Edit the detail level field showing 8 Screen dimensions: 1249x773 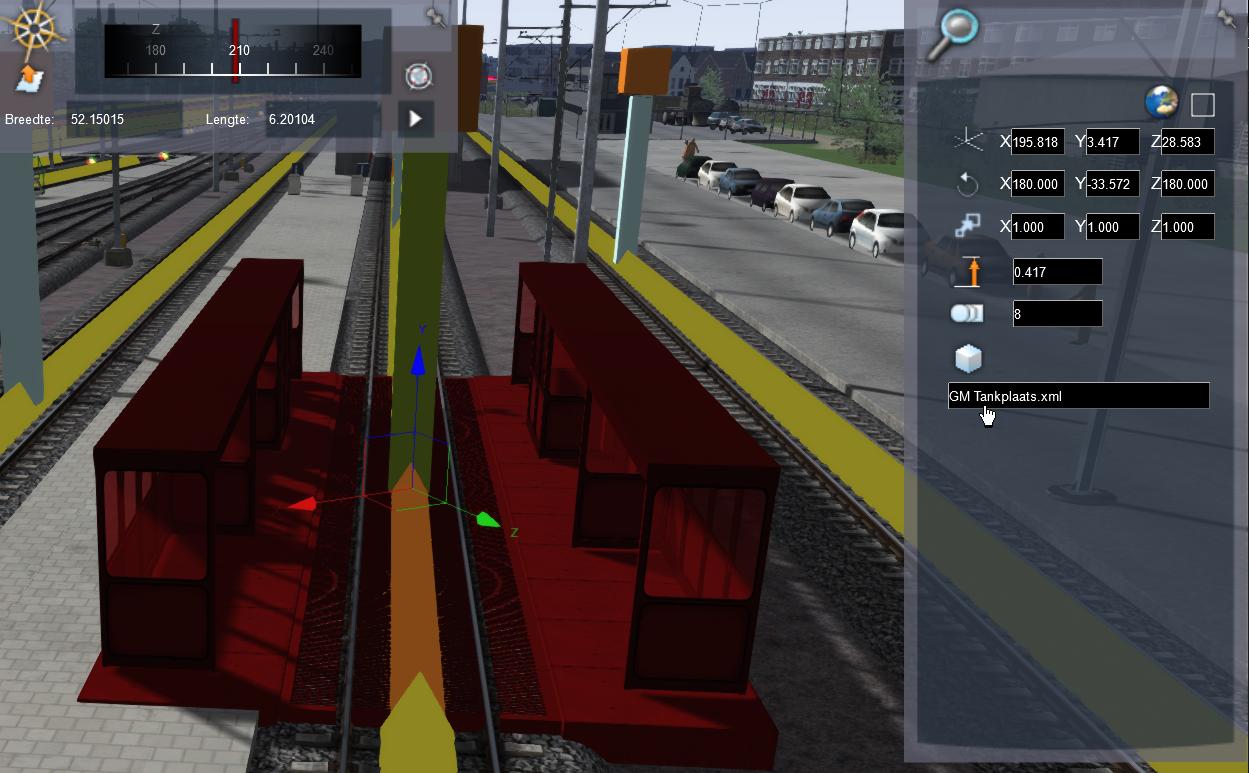tap(1057, 314)
